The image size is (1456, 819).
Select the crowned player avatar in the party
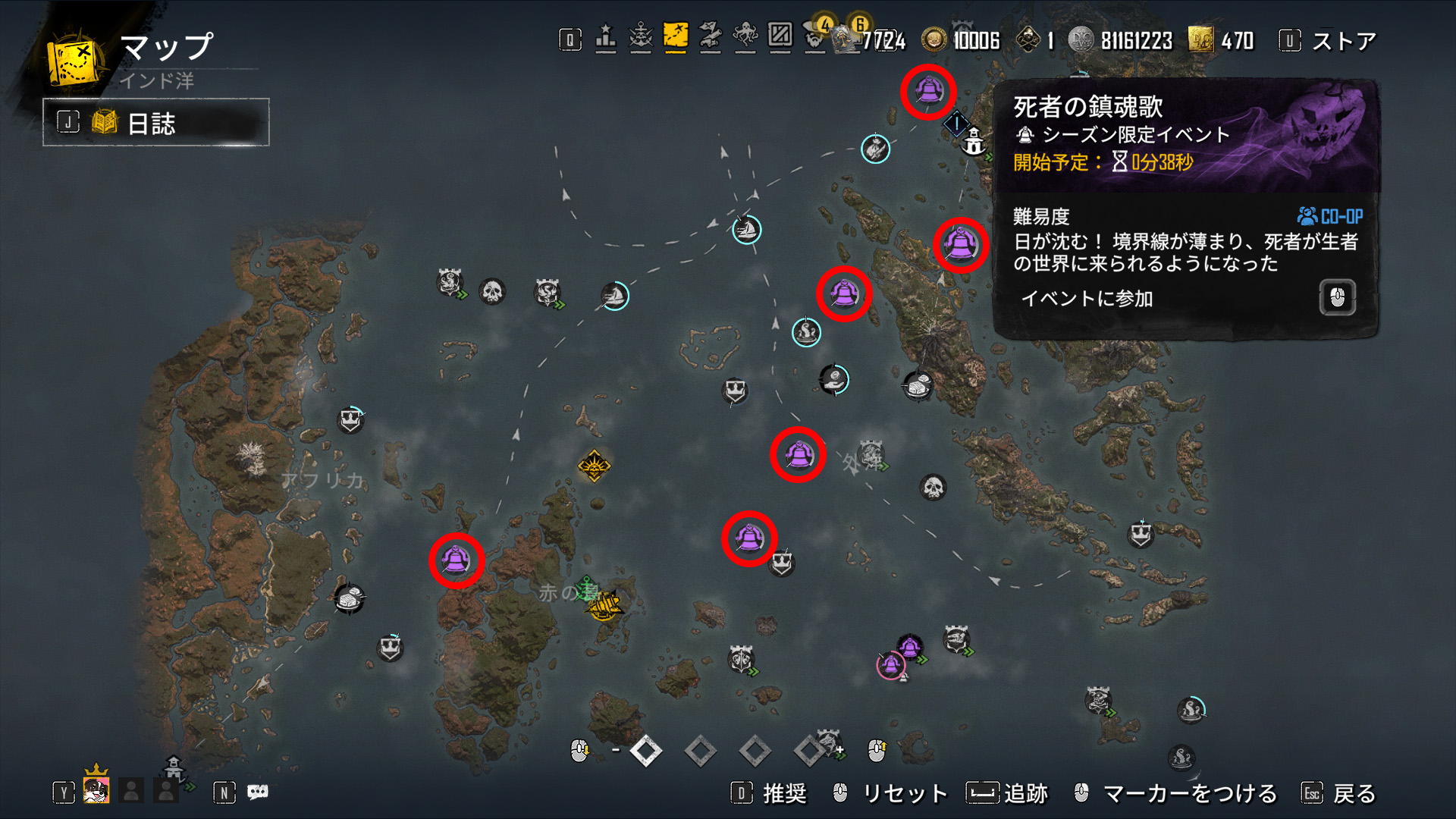point(96,790)
